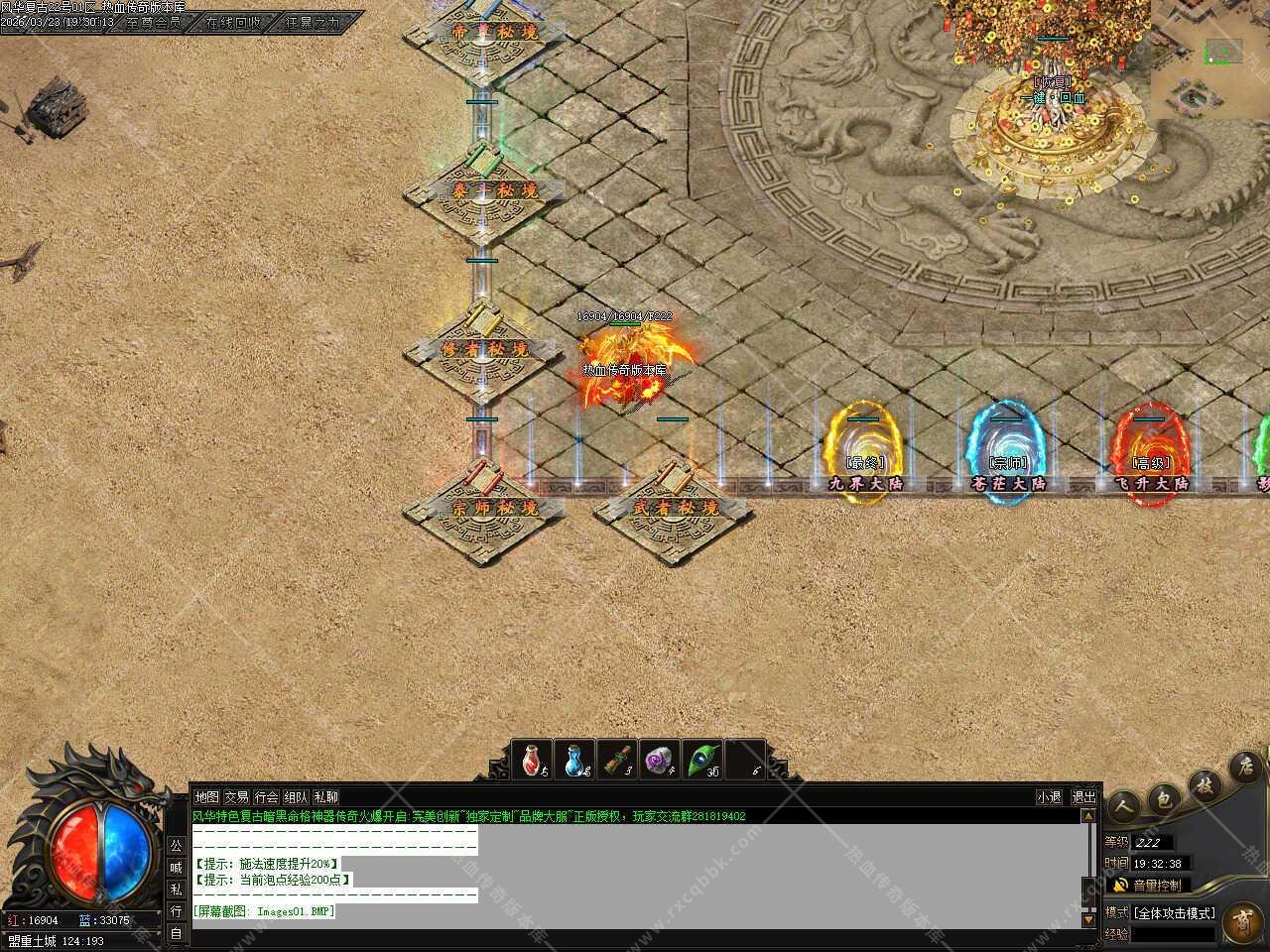The image size is (1270, 952).
Task: Activate the 狂暴之力 button
Action: point(313,22)
